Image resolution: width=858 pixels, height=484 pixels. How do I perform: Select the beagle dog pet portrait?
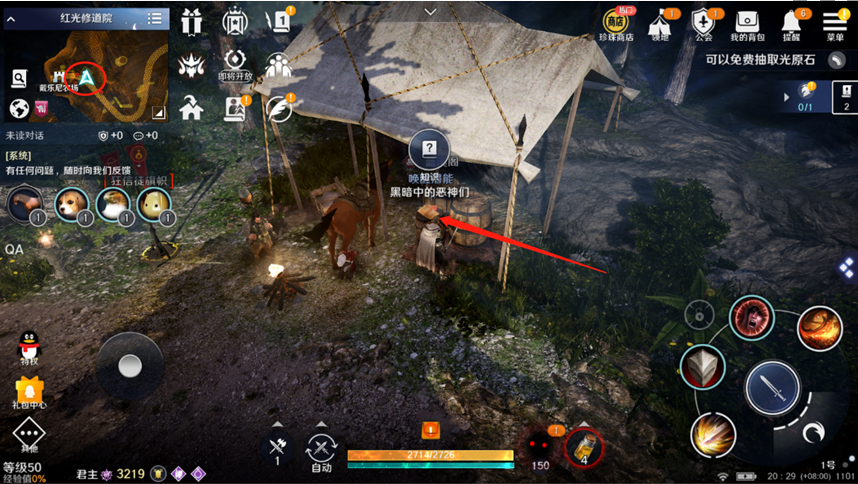pos(69,205)
